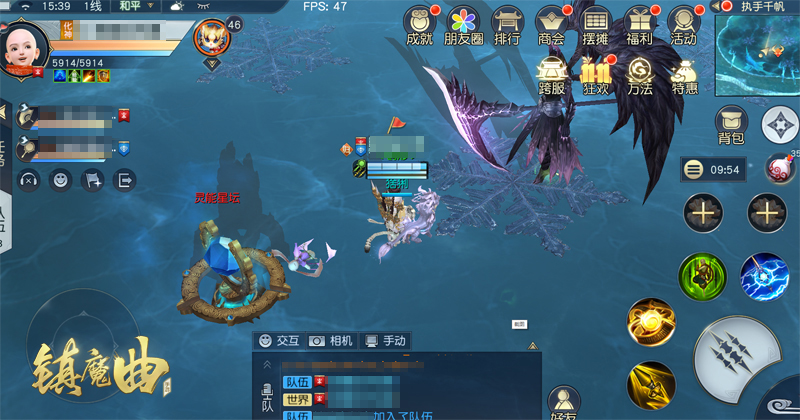
Task: Open the 特惠 special offers money bag
Action: (684, 76)
